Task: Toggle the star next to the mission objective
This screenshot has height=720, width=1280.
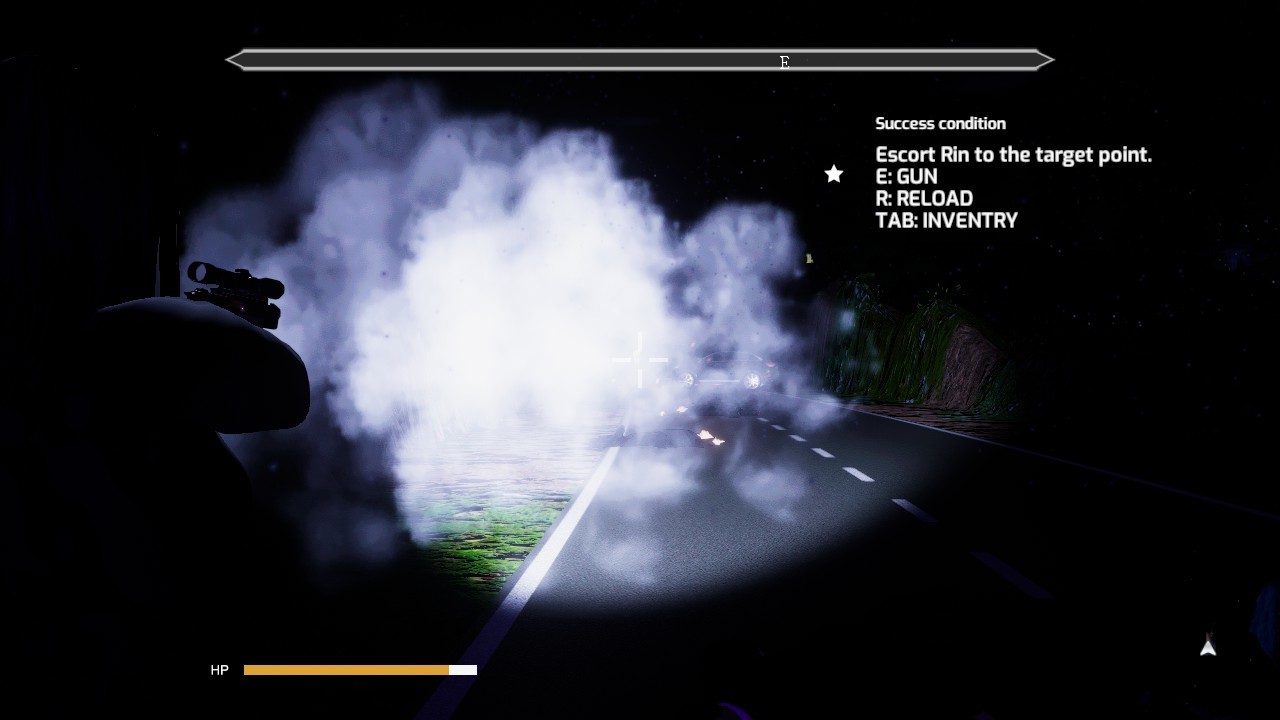Action: 833,173
